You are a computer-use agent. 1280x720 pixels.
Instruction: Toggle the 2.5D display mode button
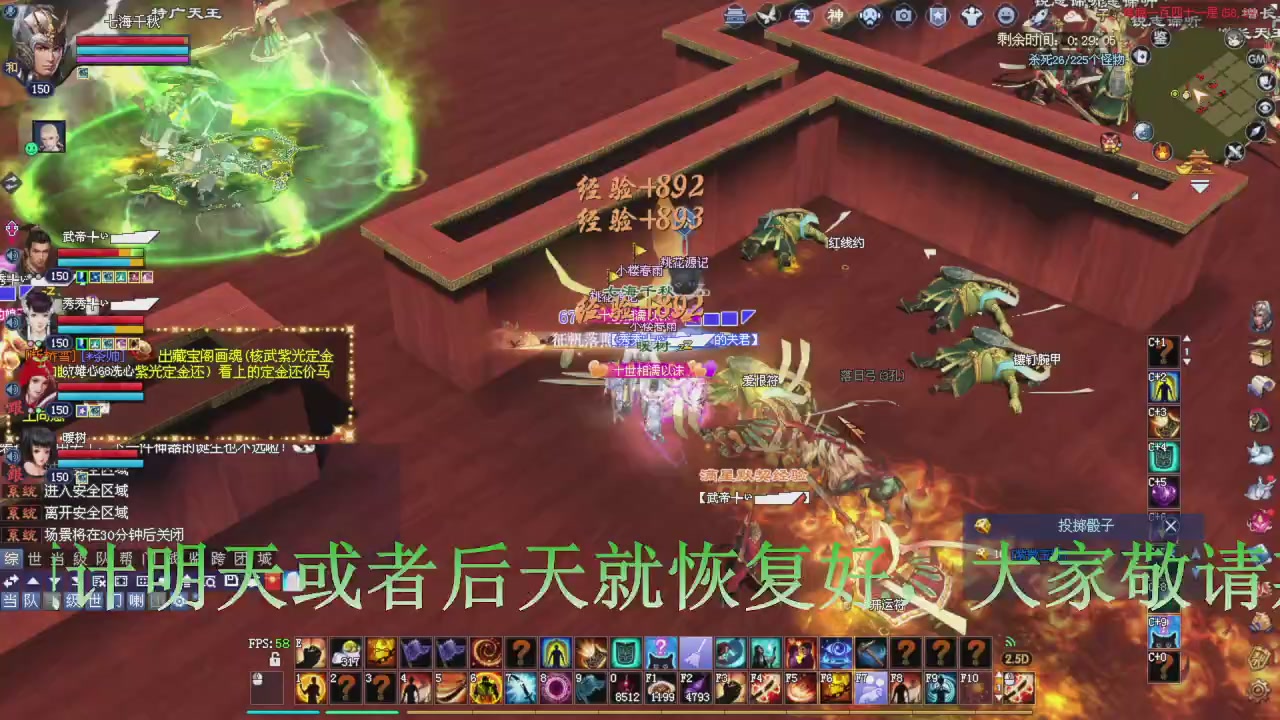1016,659
